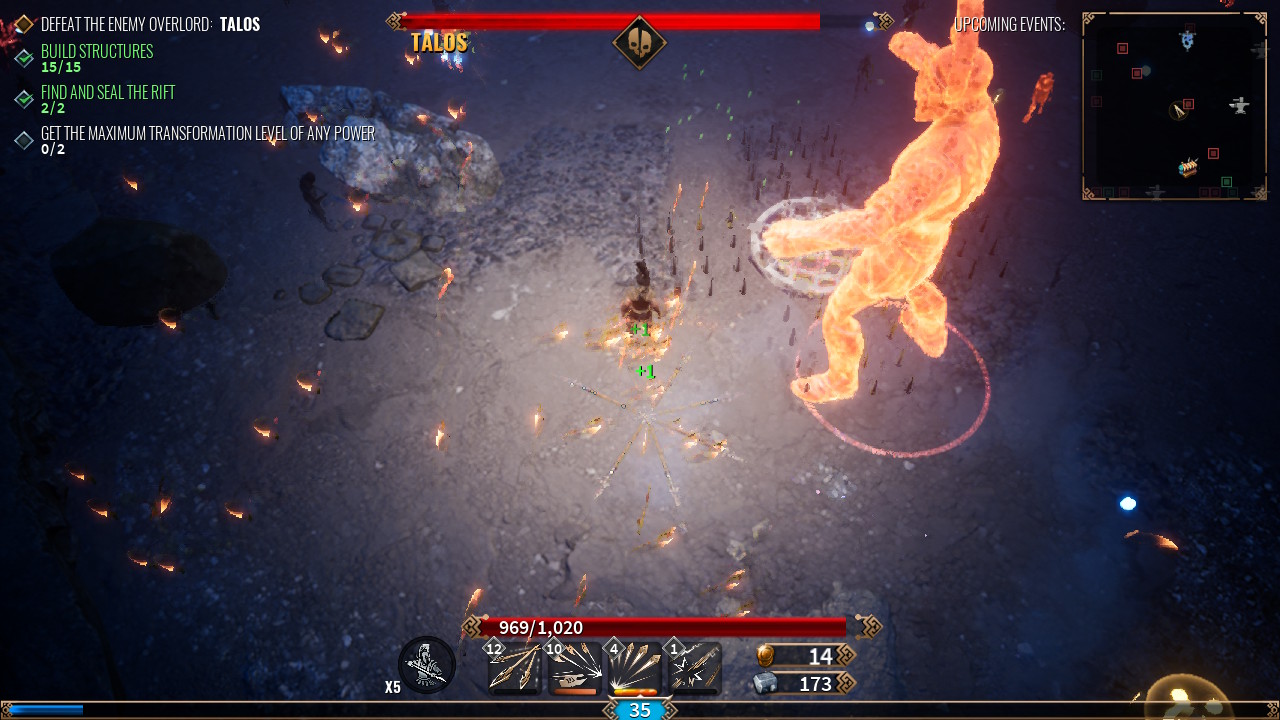This screenshot has width=1280, height=720.
Task: Click the treasure chest marker on minimap
Action: pos(1188,168)
